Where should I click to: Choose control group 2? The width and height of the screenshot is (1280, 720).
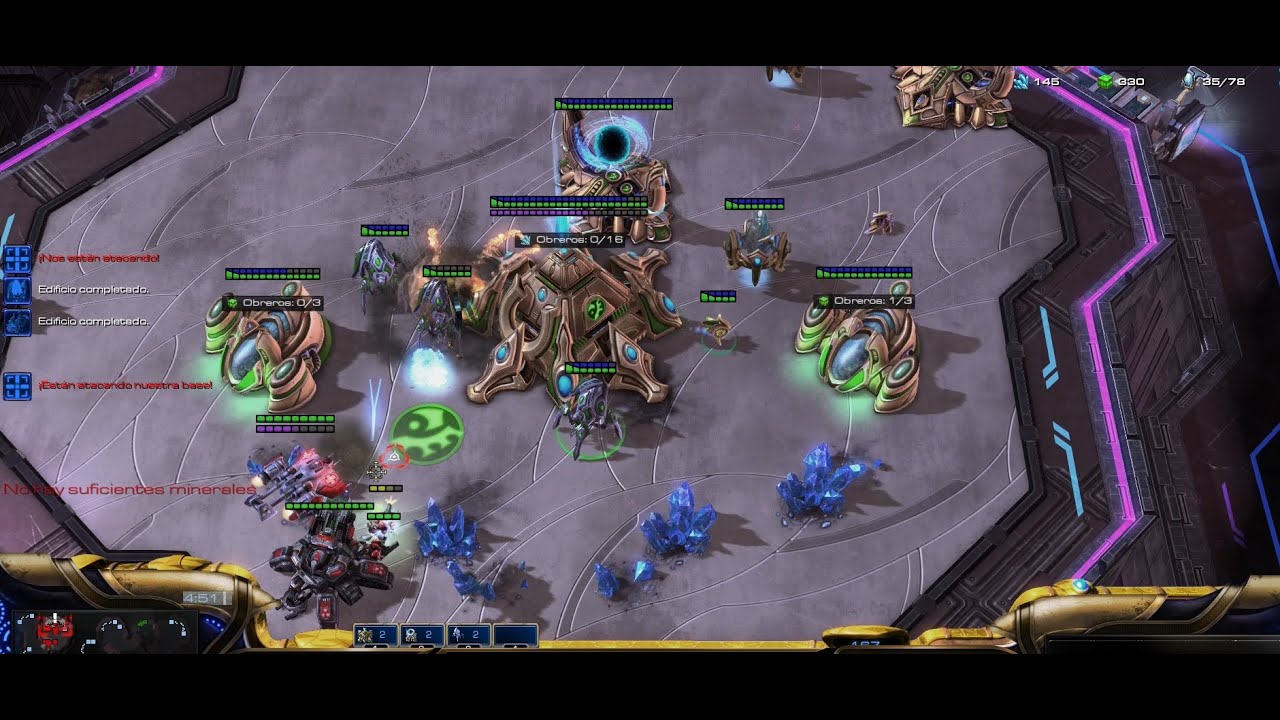(x=421, y=635)
